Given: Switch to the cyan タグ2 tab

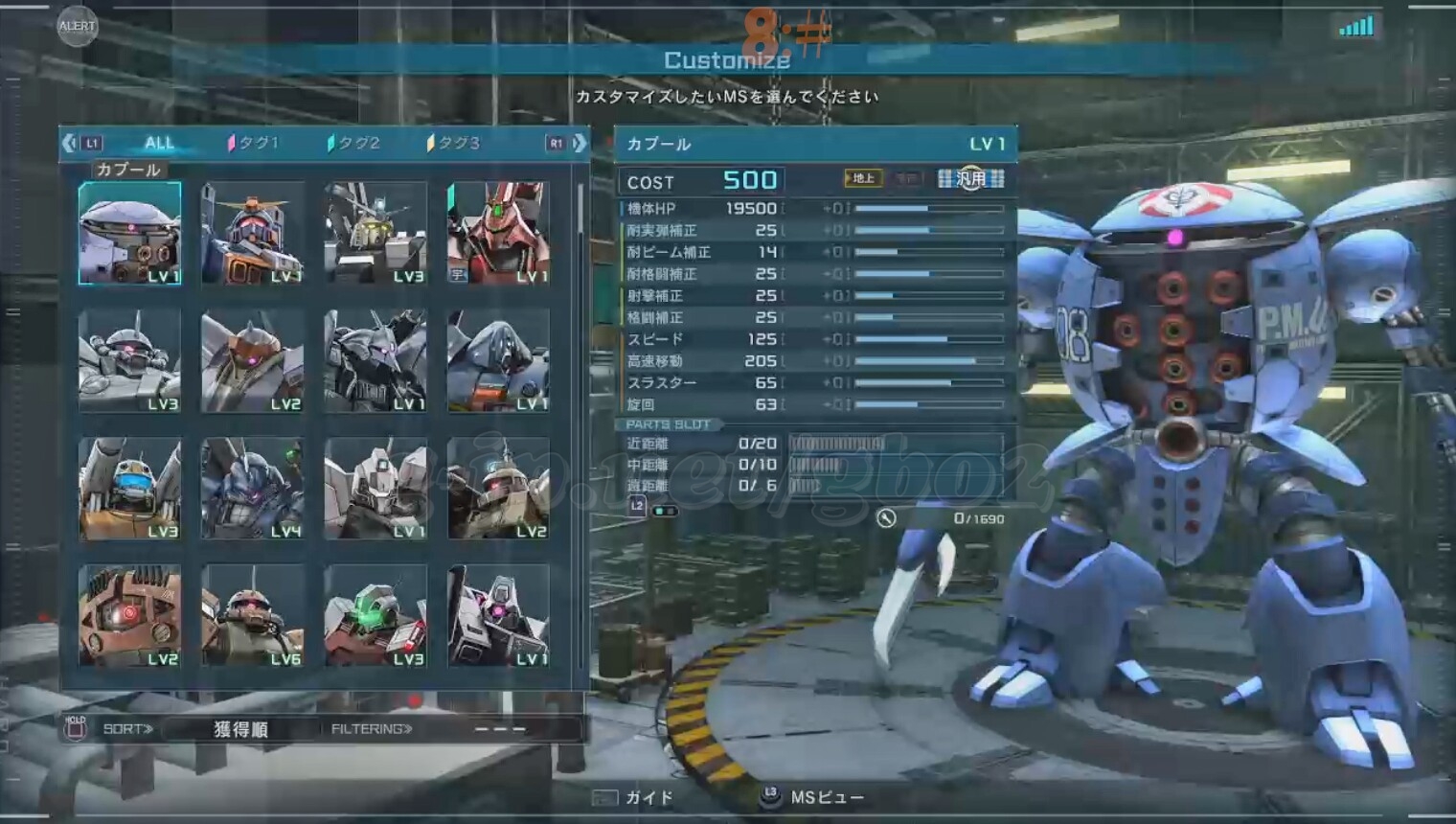Looking at the screenshot, I should point(354,143).
